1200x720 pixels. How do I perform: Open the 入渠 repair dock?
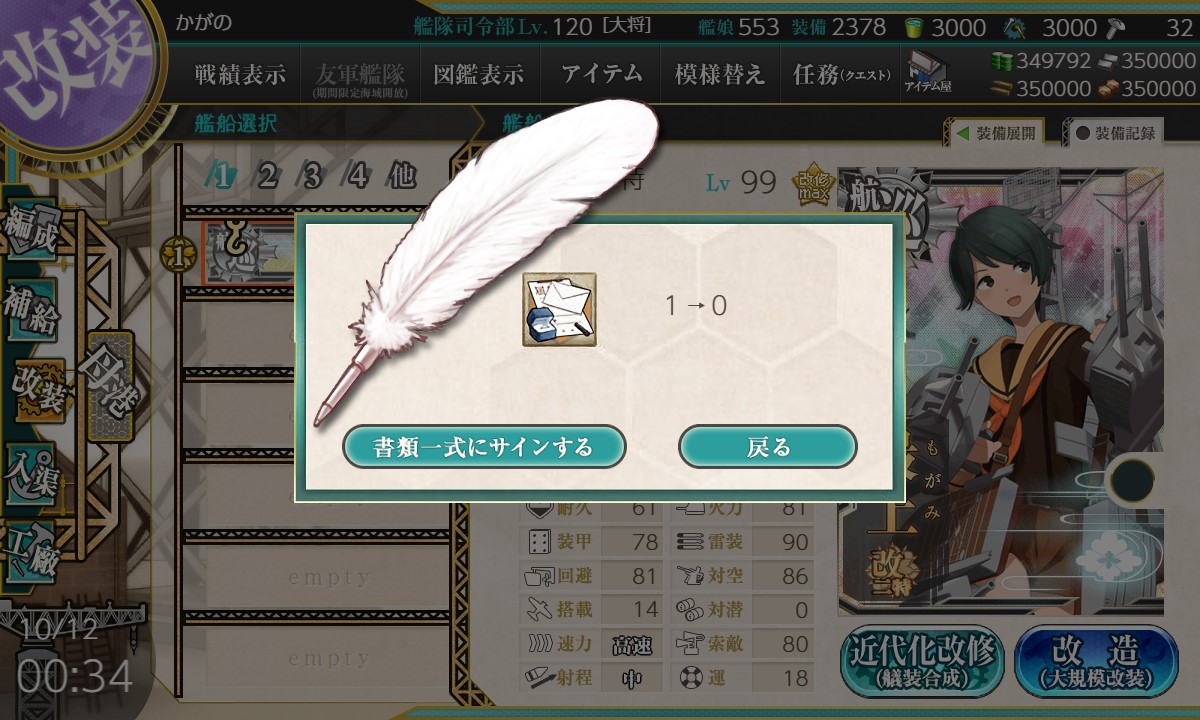pyautogui.click(x=30, y=472)
